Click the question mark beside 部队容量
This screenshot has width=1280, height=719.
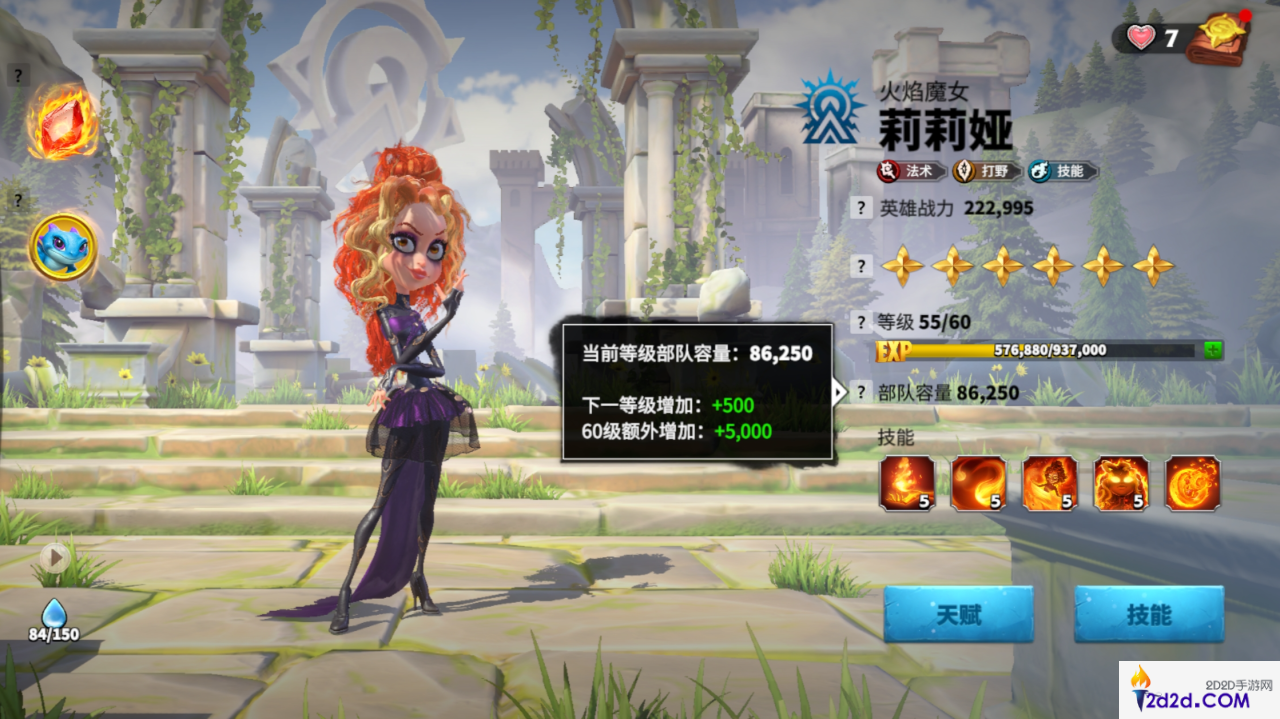[x=860, y=392]
